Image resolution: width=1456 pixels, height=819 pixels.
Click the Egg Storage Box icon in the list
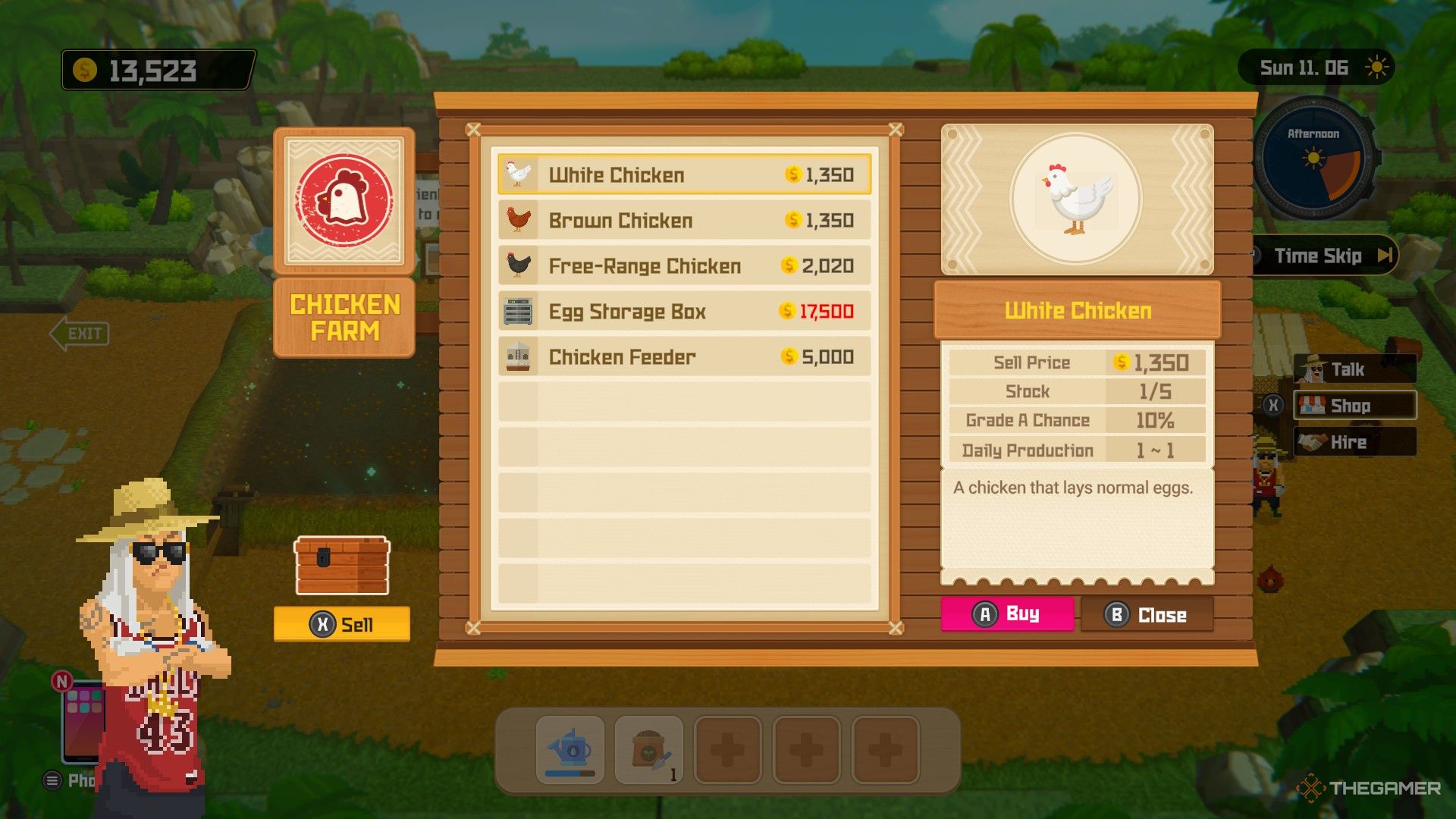[x=518, y=311]
